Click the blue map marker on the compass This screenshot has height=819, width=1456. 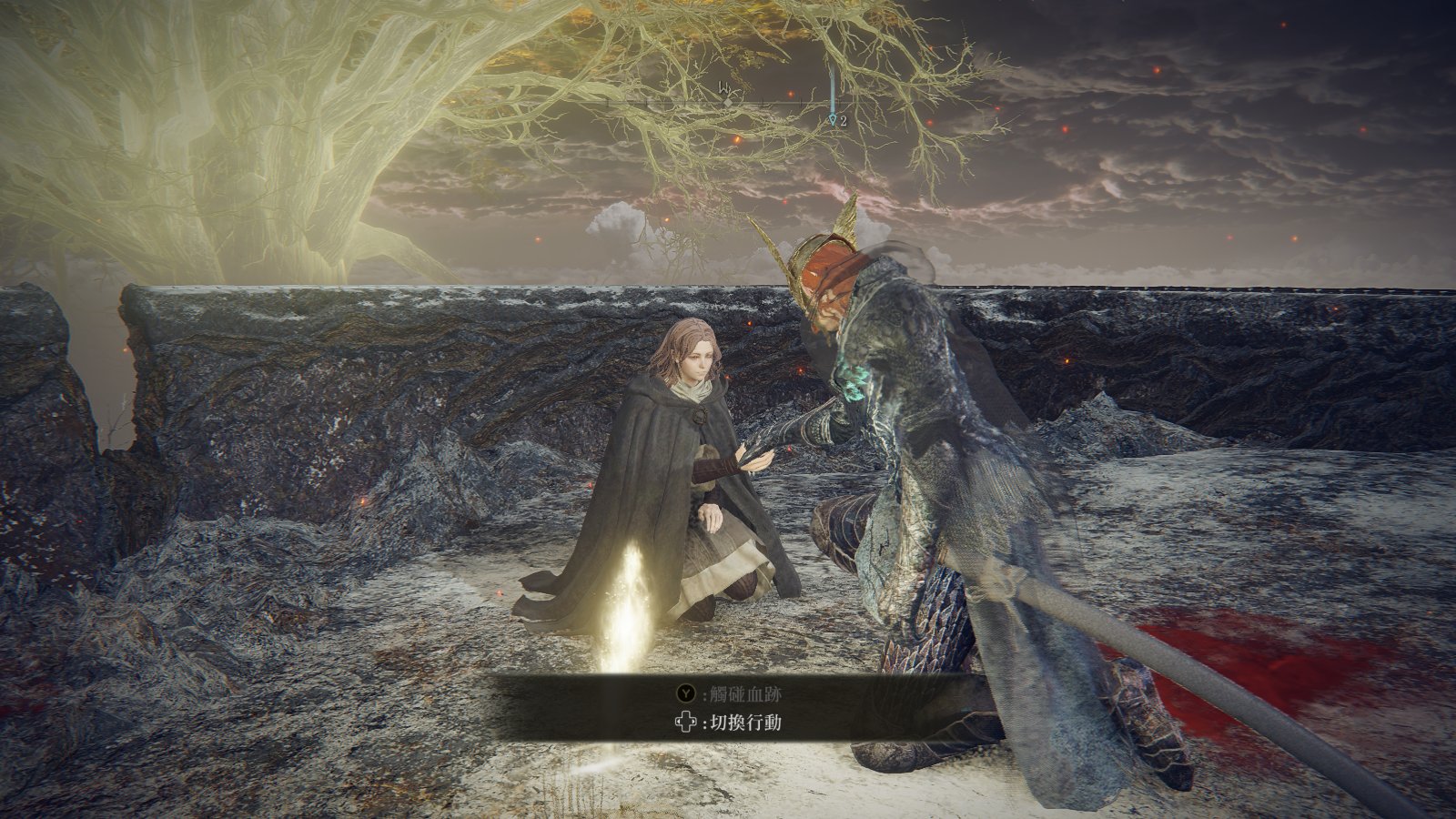pos(833,119)
